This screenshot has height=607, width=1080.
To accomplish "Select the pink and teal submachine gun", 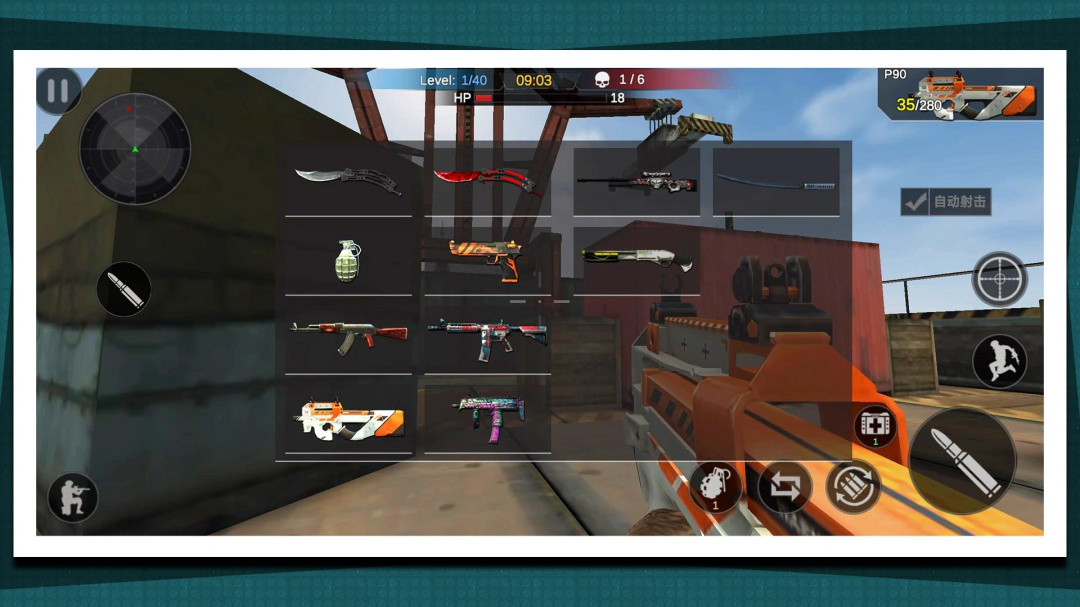I will point(487,416).
